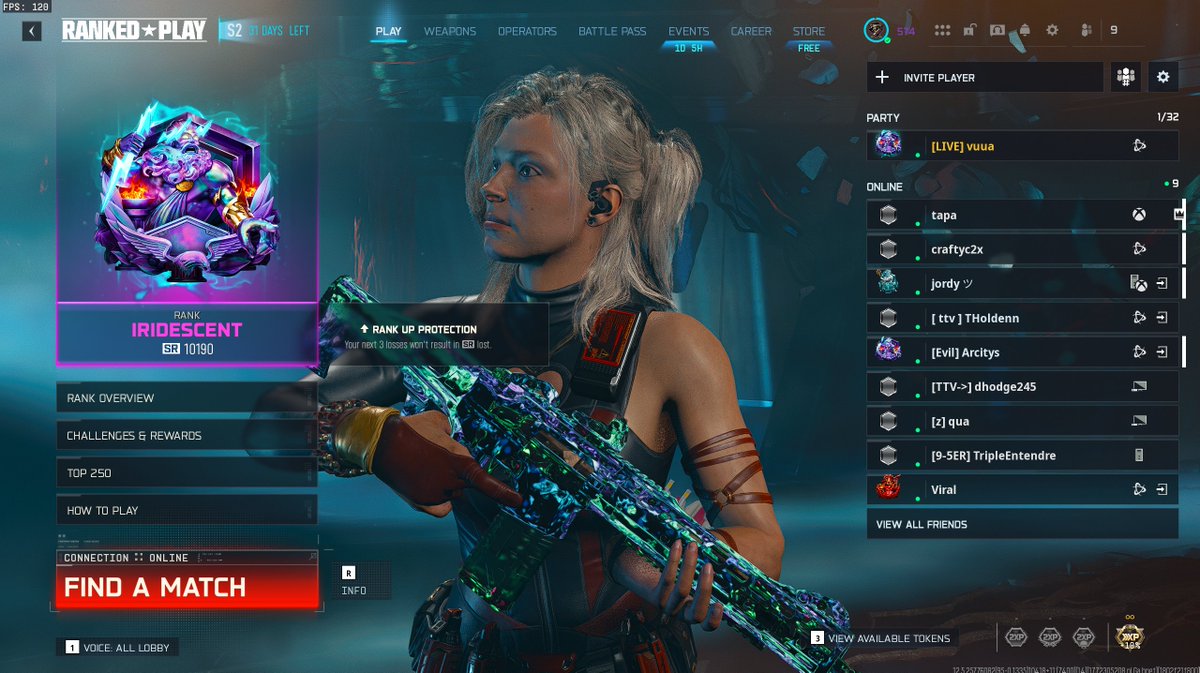The image size is (1200, 673).
Task: Open the top-bar settings gear
Action: coord(1052,30)
